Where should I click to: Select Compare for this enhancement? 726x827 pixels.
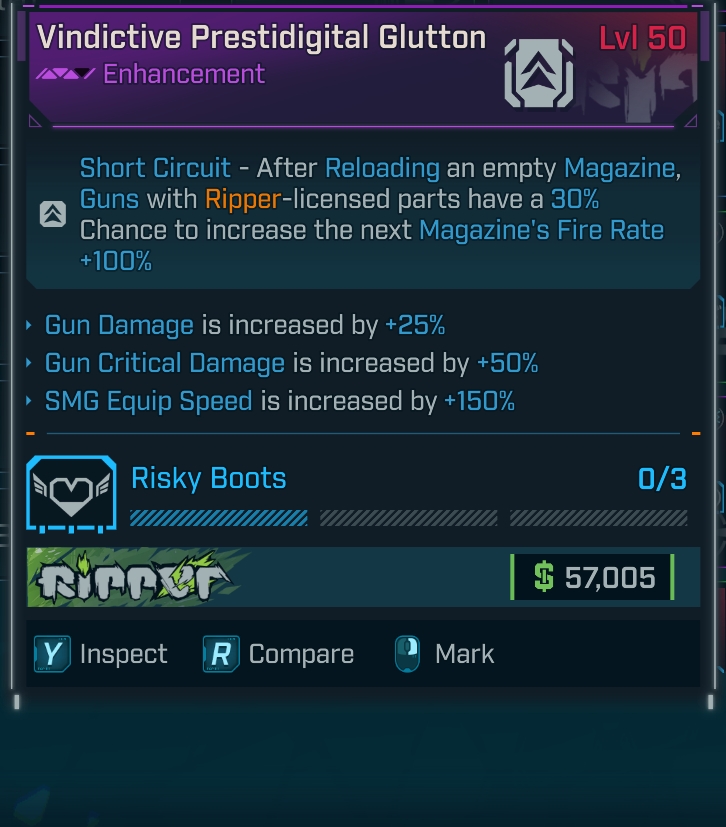[x=279, y=654]
